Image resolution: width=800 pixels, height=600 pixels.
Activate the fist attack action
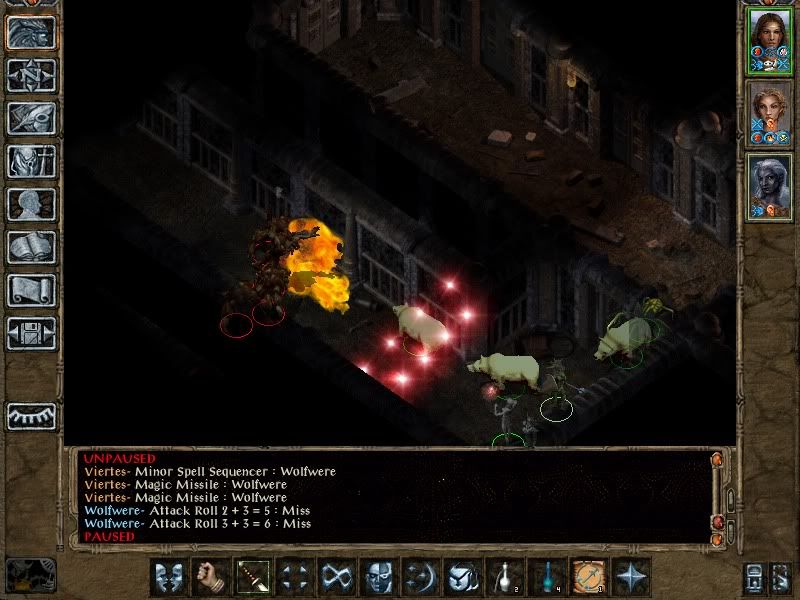[x=211, y=577]
